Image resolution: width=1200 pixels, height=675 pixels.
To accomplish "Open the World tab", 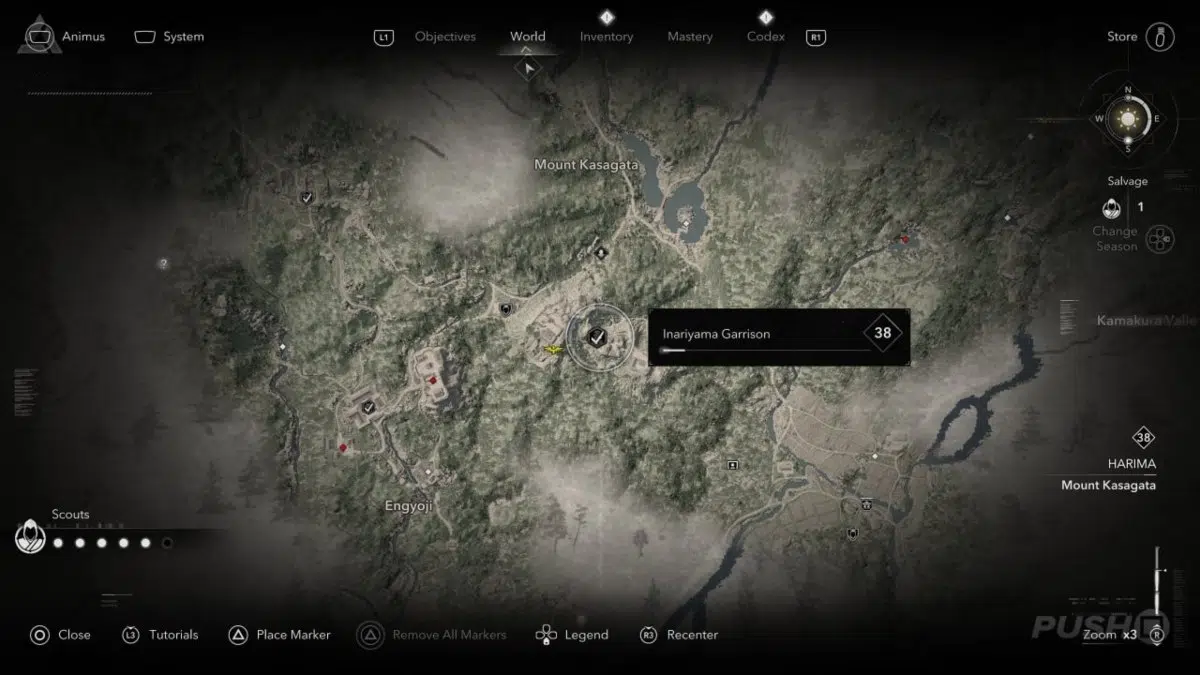I will pyautogui.click(x=527, y=37).
